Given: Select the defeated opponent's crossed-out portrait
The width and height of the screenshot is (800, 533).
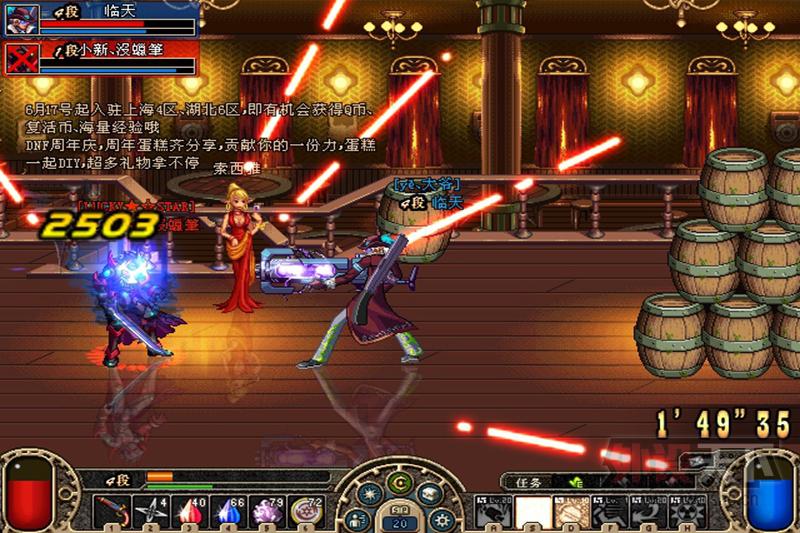Looking at the screenshot, I should point(20,57).
